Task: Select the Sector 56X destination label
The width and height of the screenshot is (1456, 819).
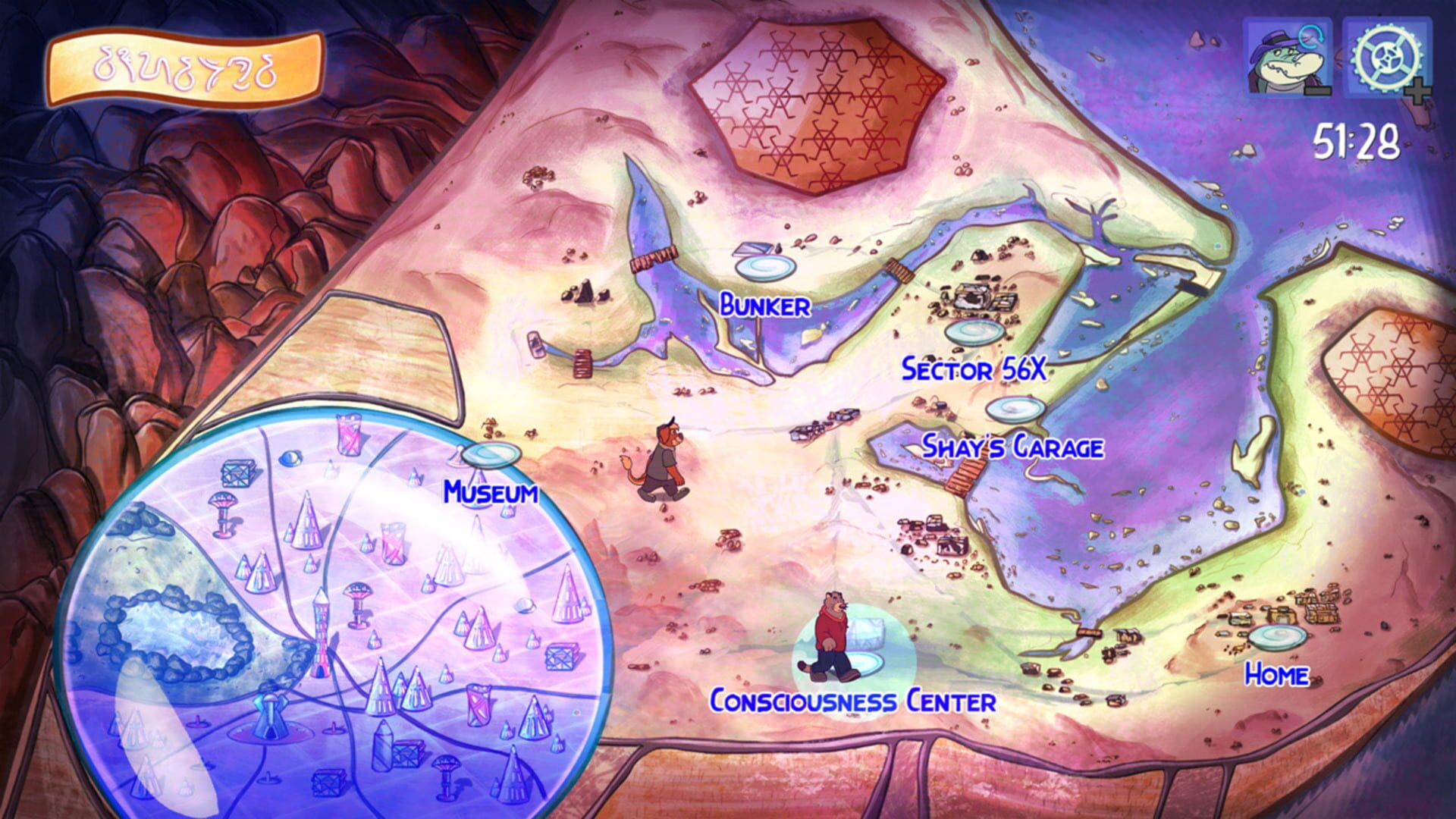Action: (973, 370)
